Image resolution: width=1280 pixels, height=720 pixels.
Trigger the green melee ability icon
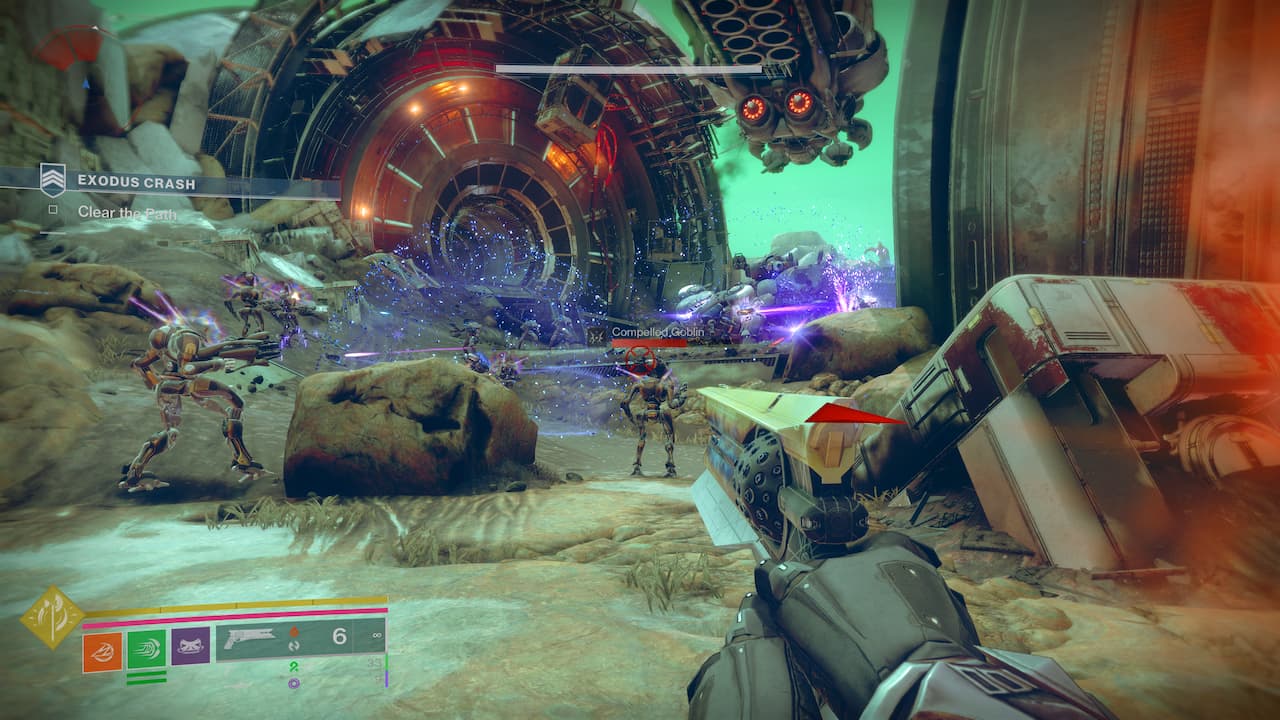(x=146, y=650)
